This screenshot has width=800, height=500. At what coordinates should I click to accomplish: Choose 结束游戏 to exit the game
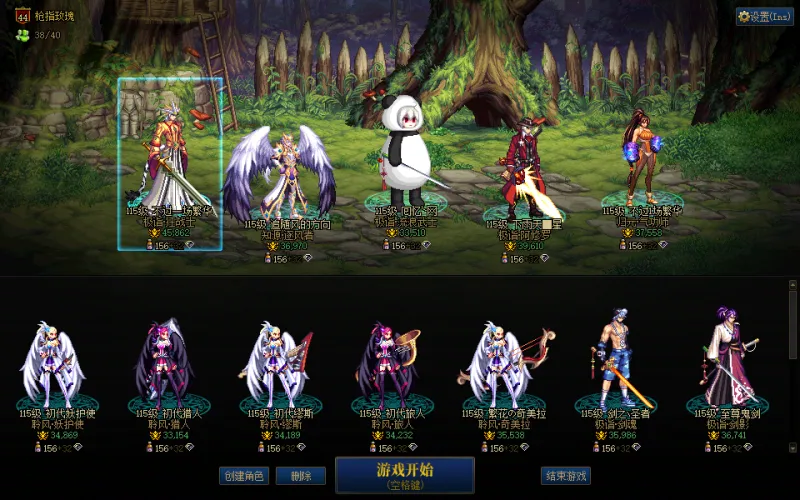(565, 476)
